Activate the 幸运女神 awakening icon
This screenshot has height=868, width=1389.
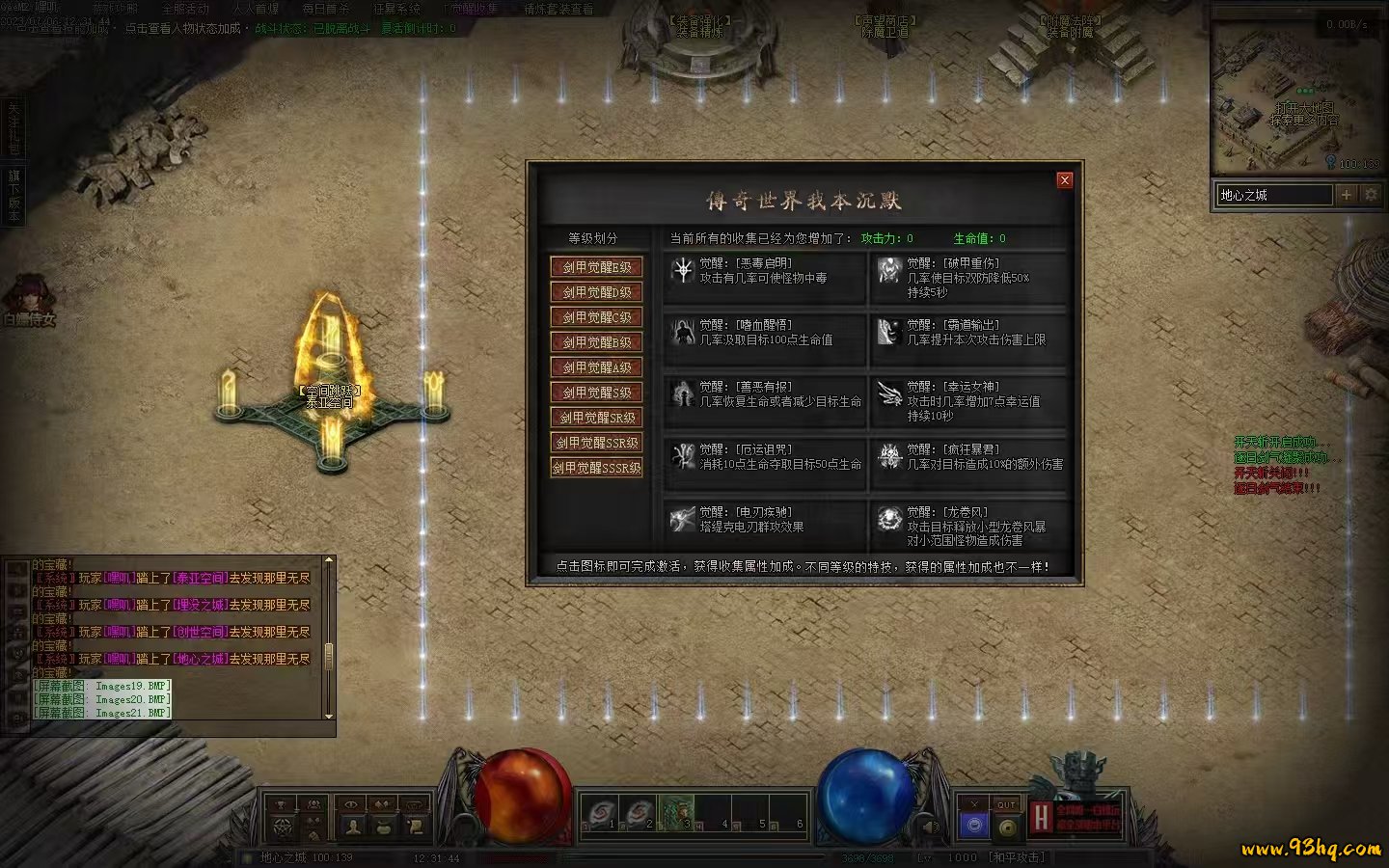[x=889, y=394]
